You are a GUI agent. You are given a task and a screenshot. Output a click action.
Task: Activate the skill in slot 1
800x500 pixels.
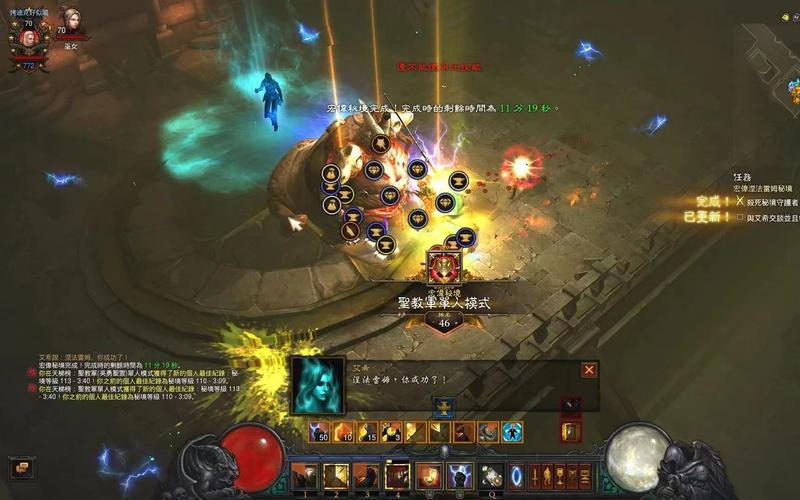tap(305, 476)
